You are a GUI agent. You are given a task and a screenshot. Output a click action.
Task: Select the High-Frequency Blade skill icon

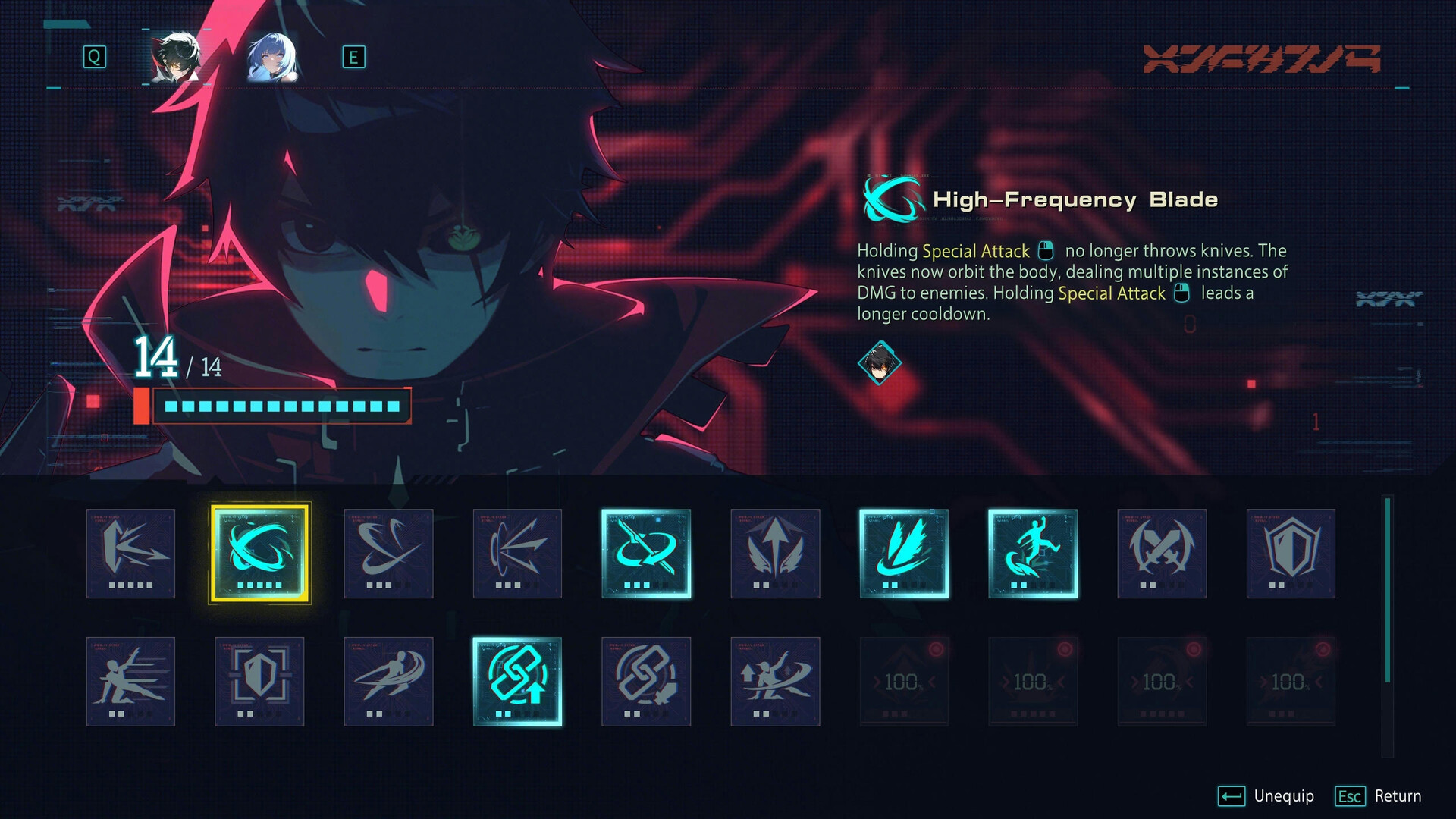click(x=259, y=552)
